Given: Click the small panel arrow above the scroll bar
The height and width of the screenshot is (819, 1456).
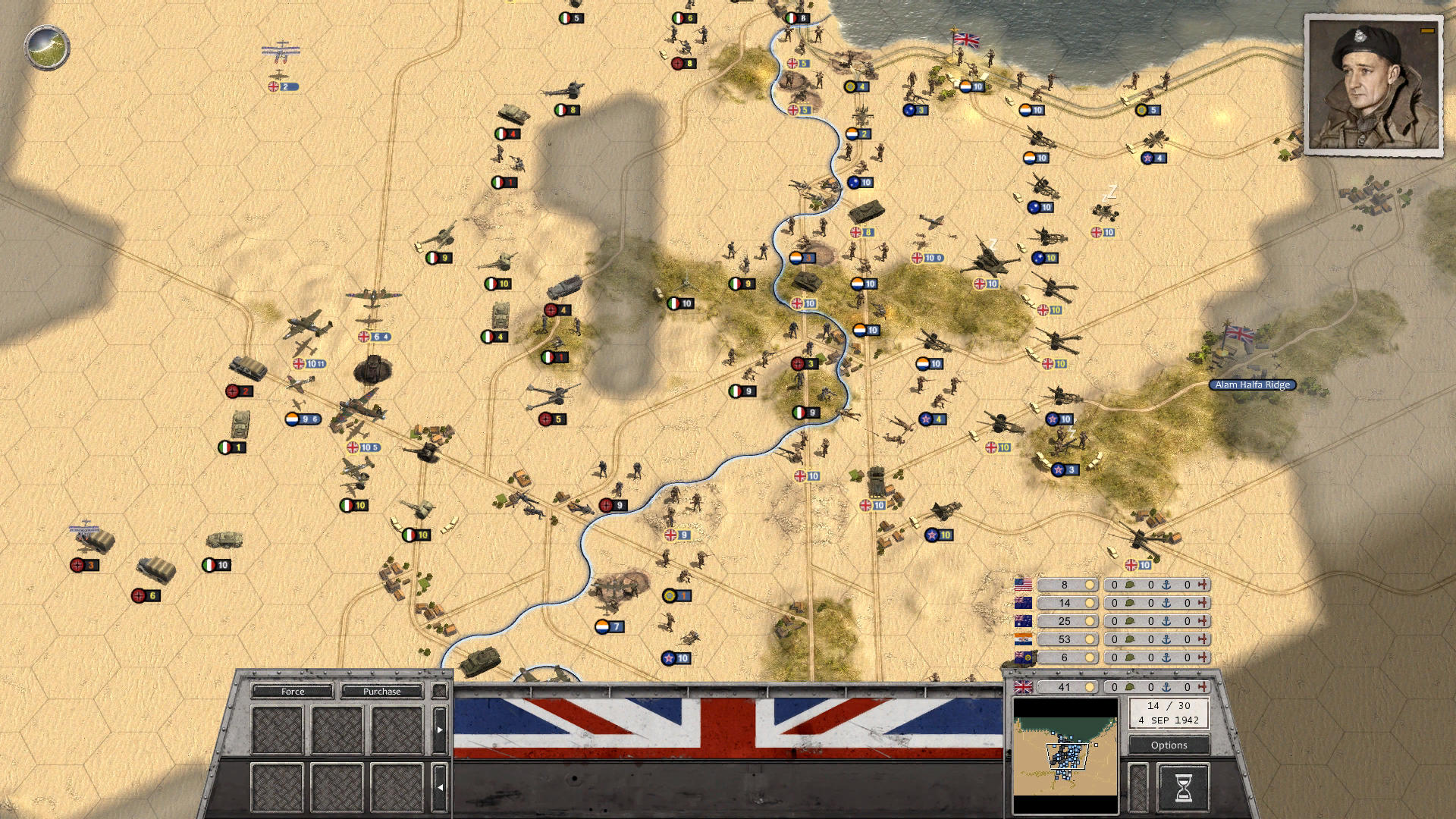Looking at the screenshot, I should [441, 691].
